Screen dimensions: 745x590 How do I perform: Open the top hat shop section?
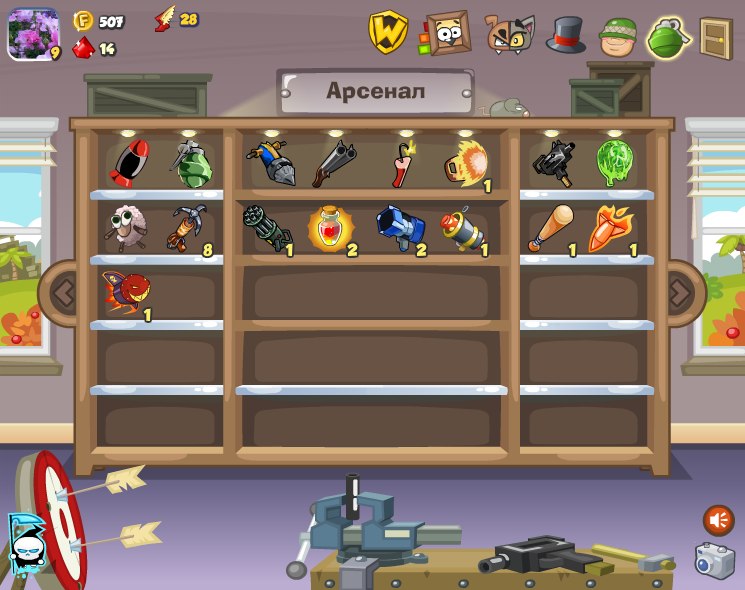[565, 34]
